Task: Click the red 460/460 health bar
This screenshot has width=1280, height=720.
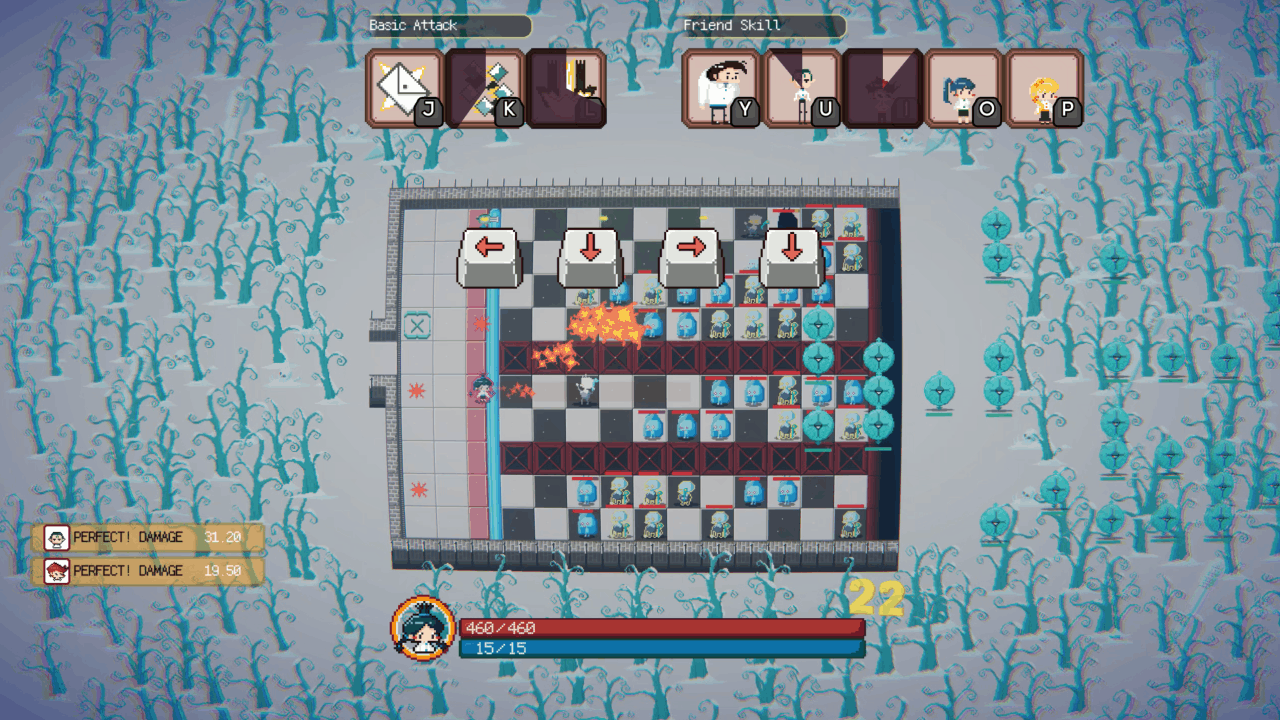Action: point(660,628)
